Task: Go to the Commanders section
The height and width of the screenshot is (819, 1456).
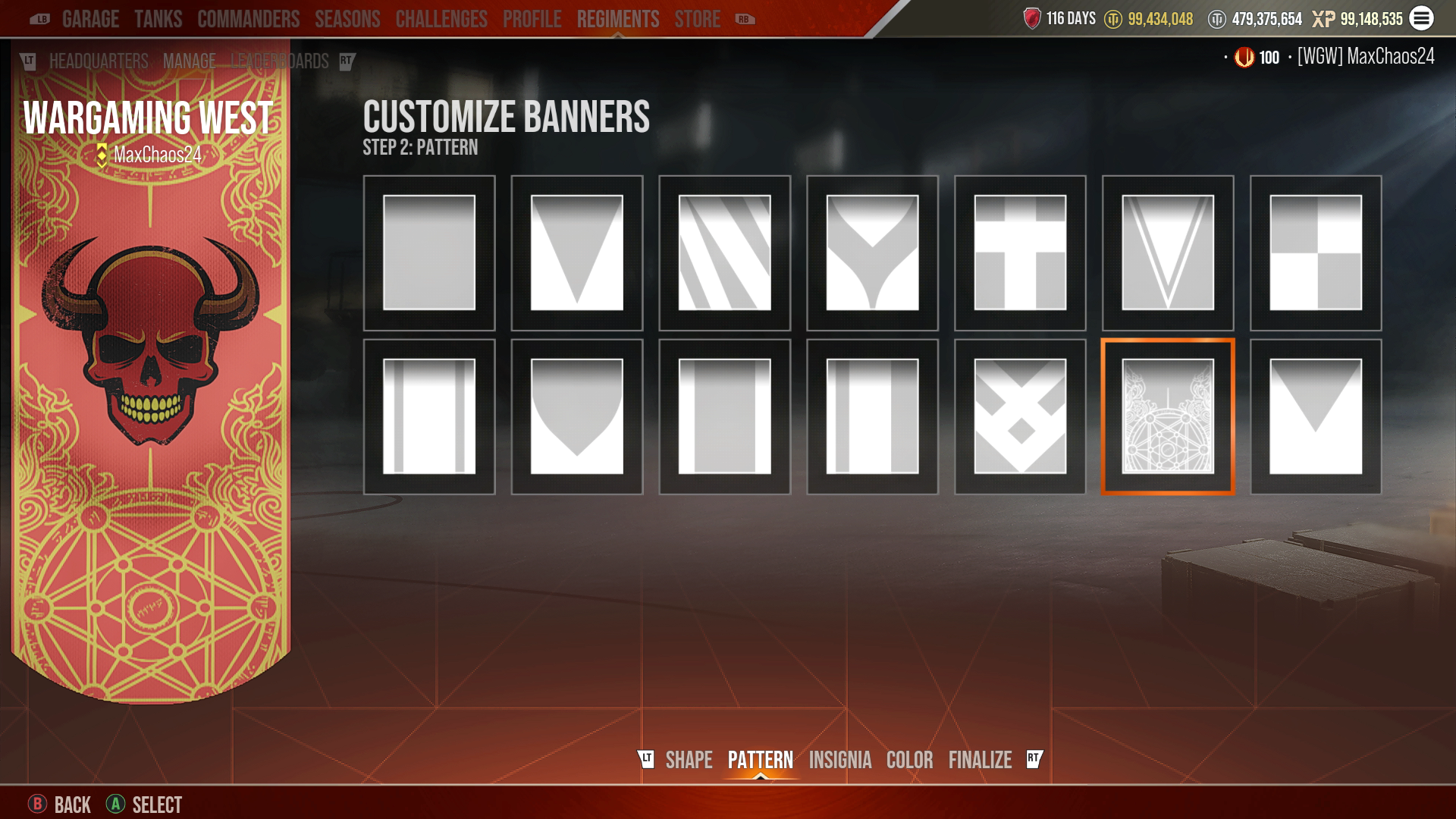Action: [248, 19]
